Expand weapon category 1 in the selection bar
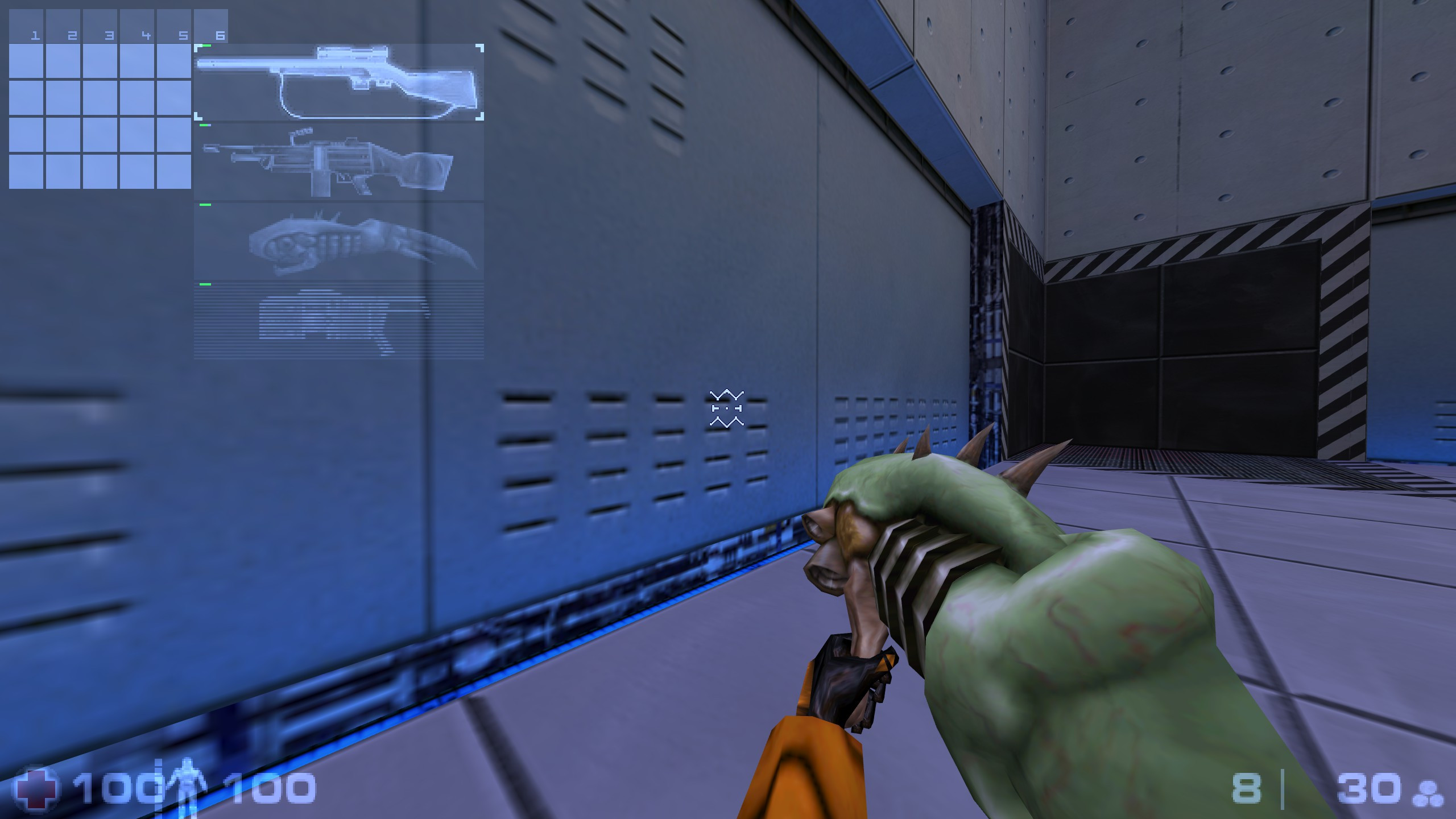The width and height of the screenshot is (1456, 819). (34, 35)
